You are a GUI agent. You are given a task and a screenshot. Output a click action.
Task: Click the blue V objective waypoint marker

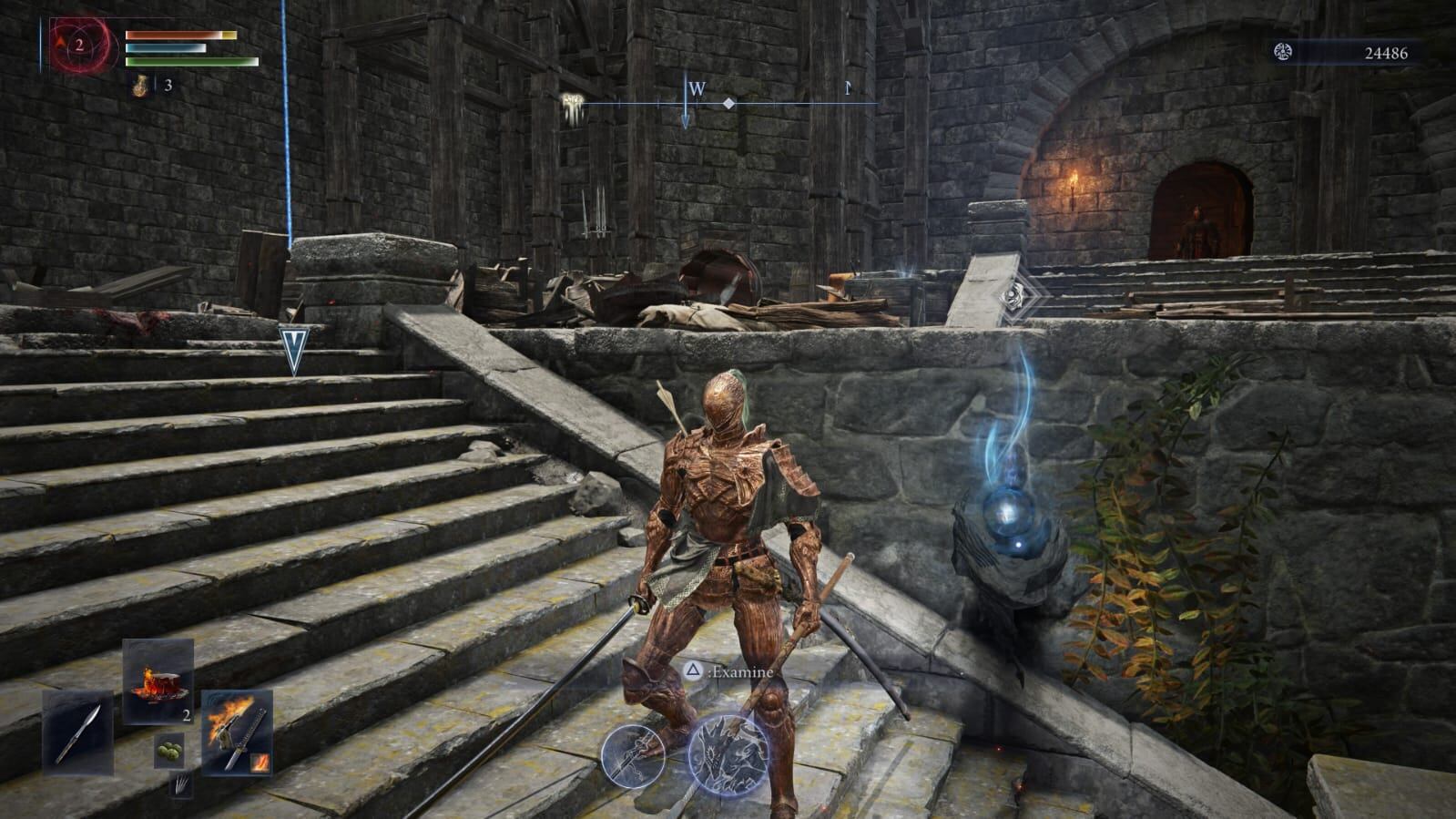point(294,349)
